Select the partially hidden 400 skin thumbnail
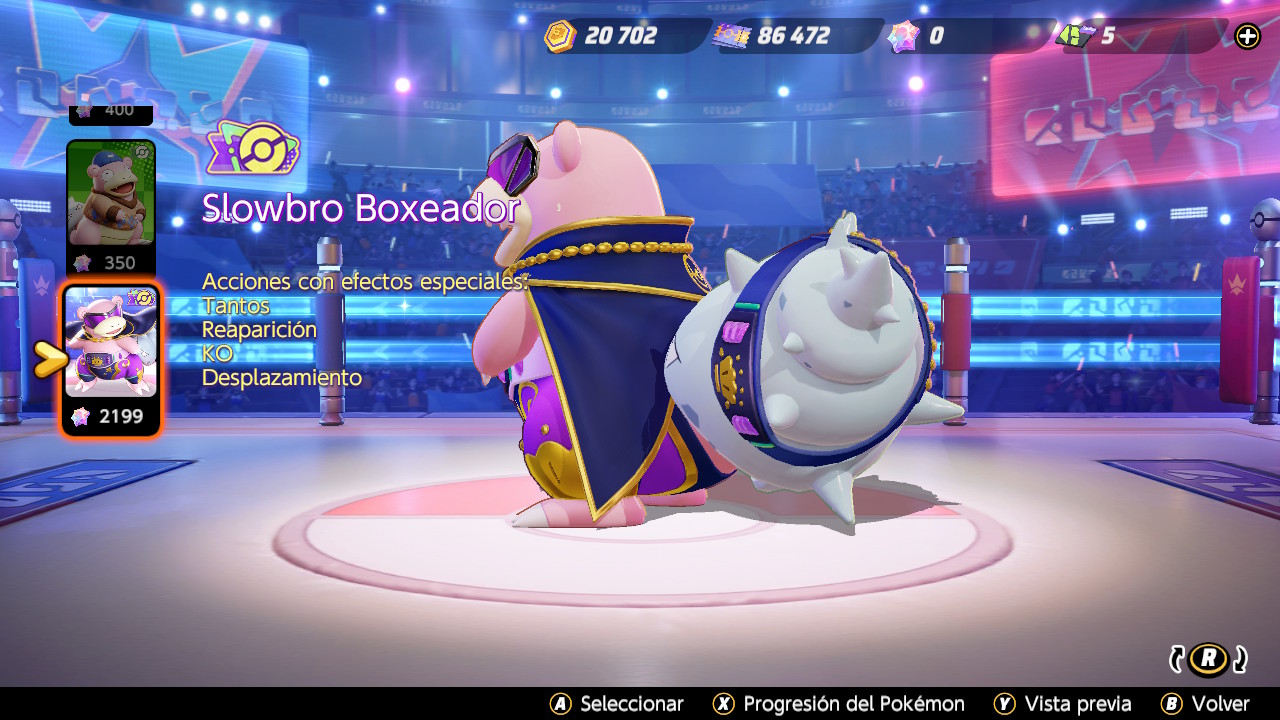The image size is (1280, 720). point(111,113)
